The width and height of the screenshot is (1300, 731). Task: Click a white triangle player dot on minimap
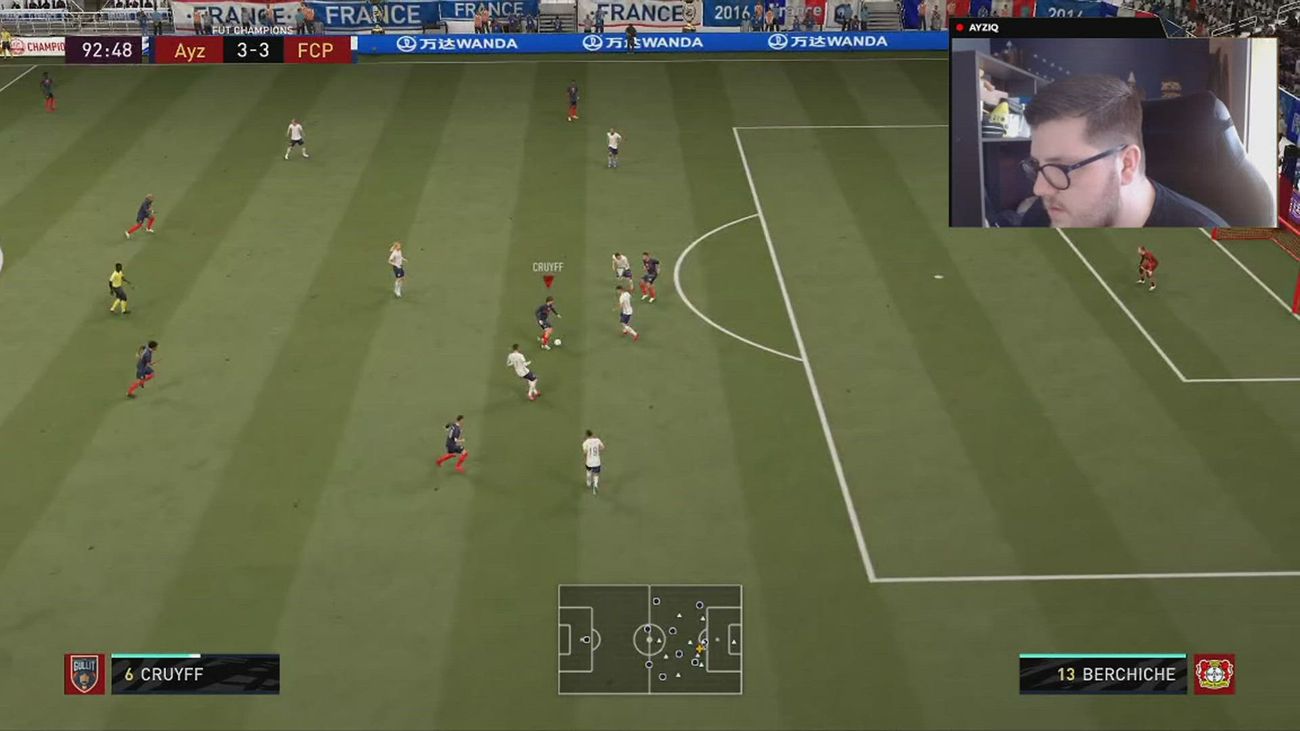tap(681, 617)
